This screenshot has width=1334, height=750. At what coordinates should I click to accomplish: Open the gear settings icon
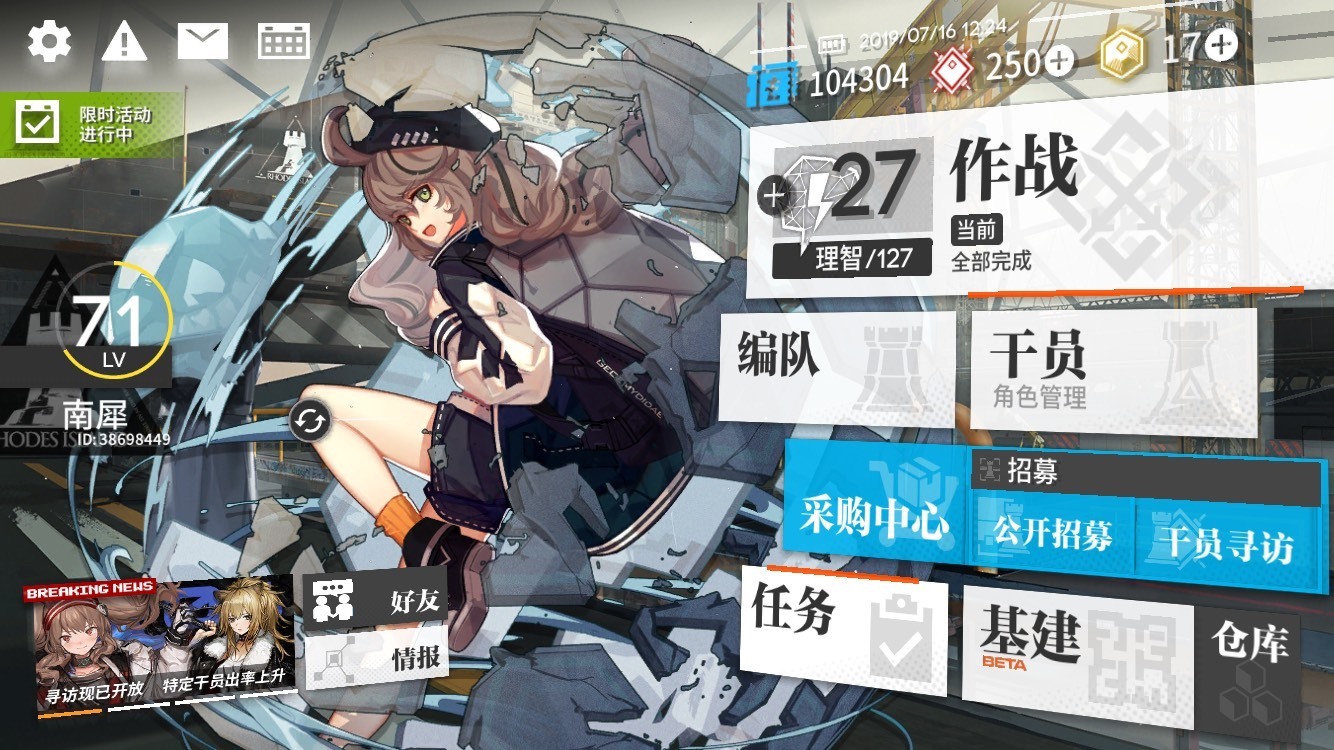tap(49, 41)
